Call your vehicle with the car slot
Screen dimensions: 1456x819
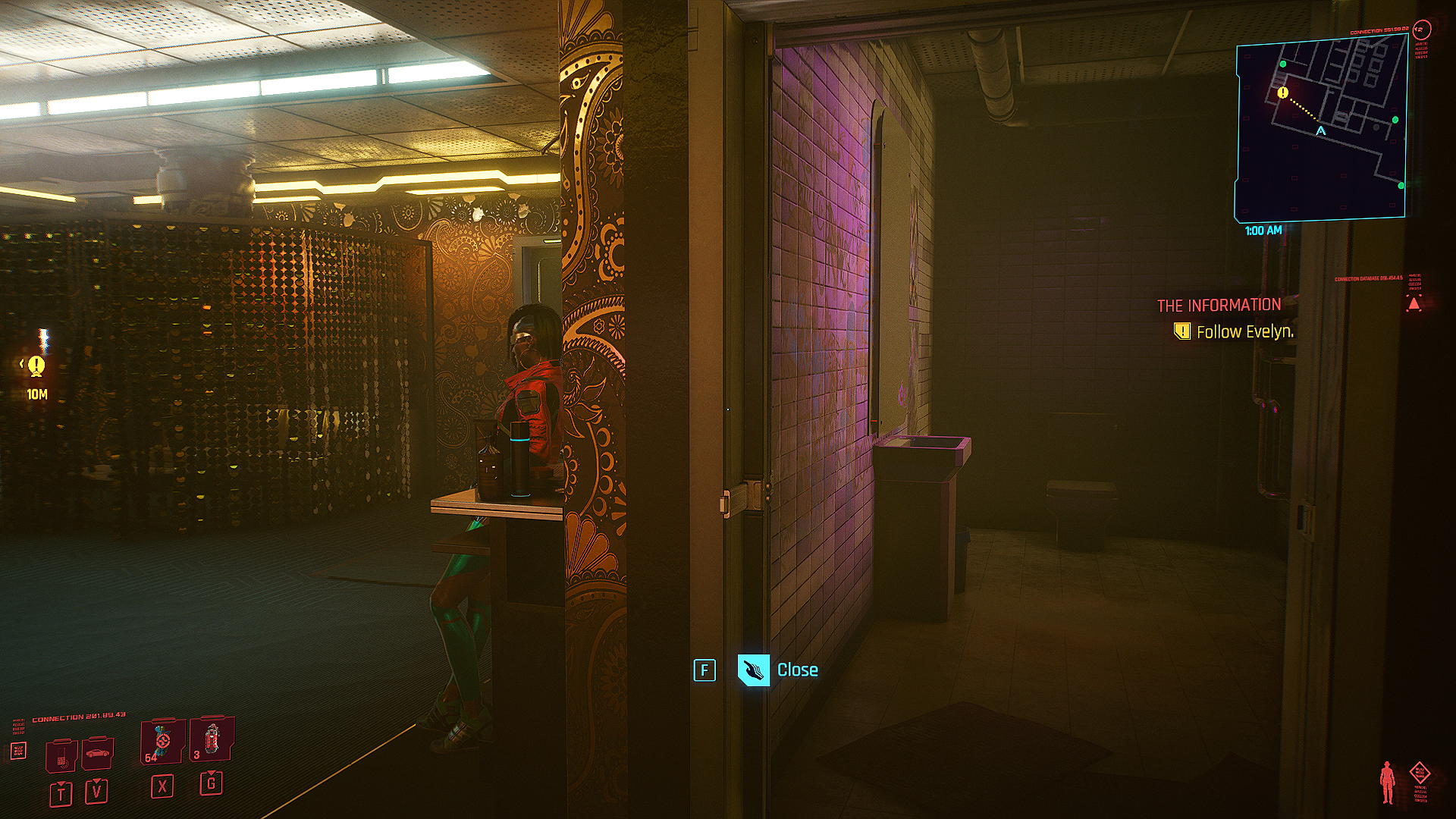(x=97, y=754)
